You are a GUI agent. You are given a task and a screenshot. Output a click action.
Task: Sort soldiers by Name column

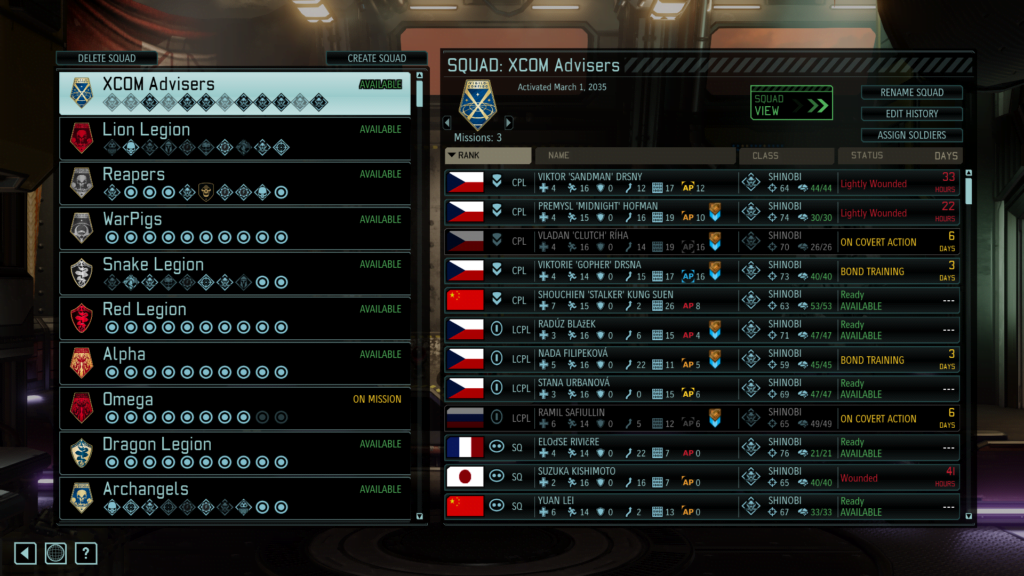pos(635,156)
